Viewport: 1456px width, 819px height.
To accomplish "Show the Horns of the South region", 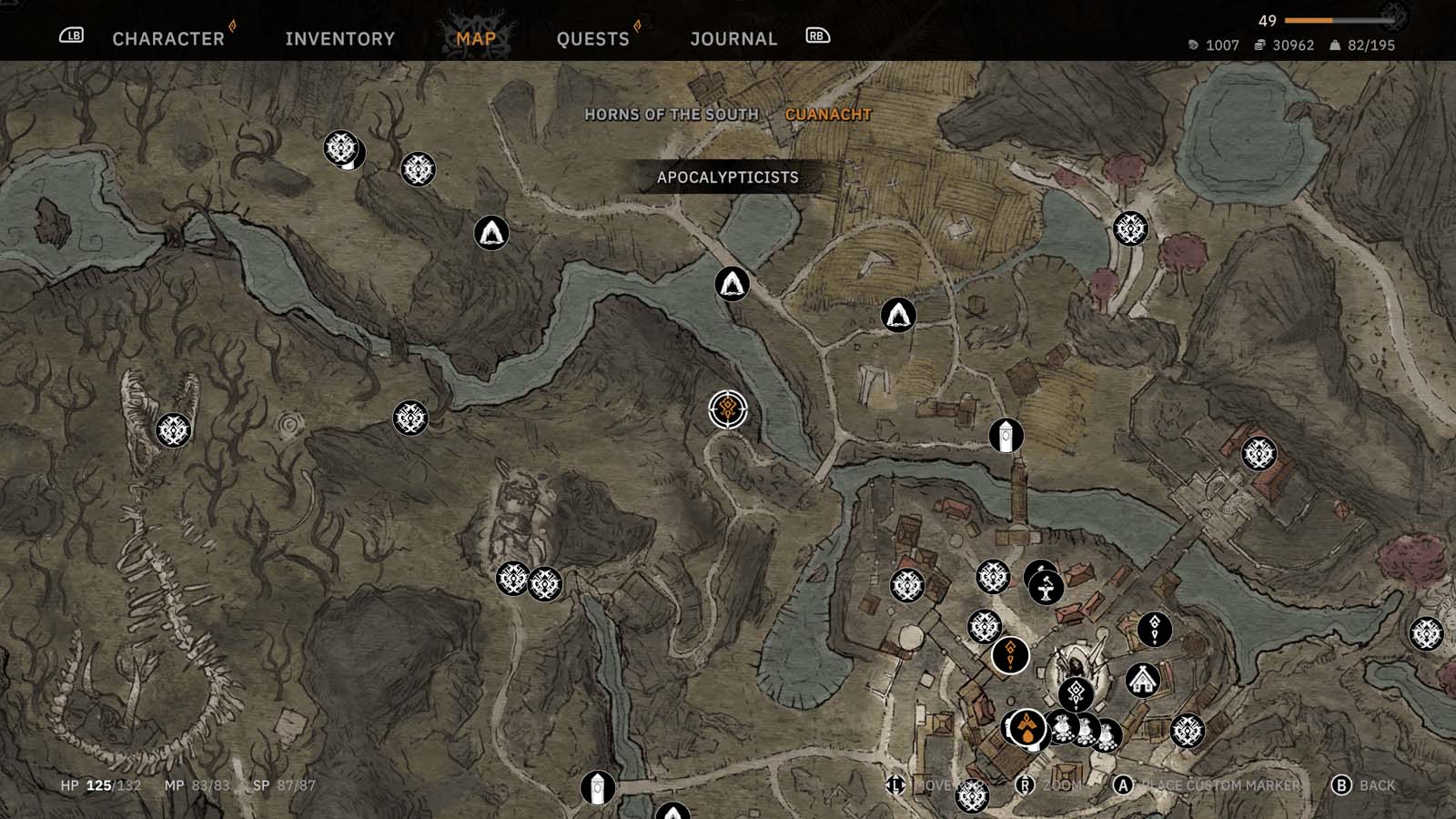I will tap(671, 115).
